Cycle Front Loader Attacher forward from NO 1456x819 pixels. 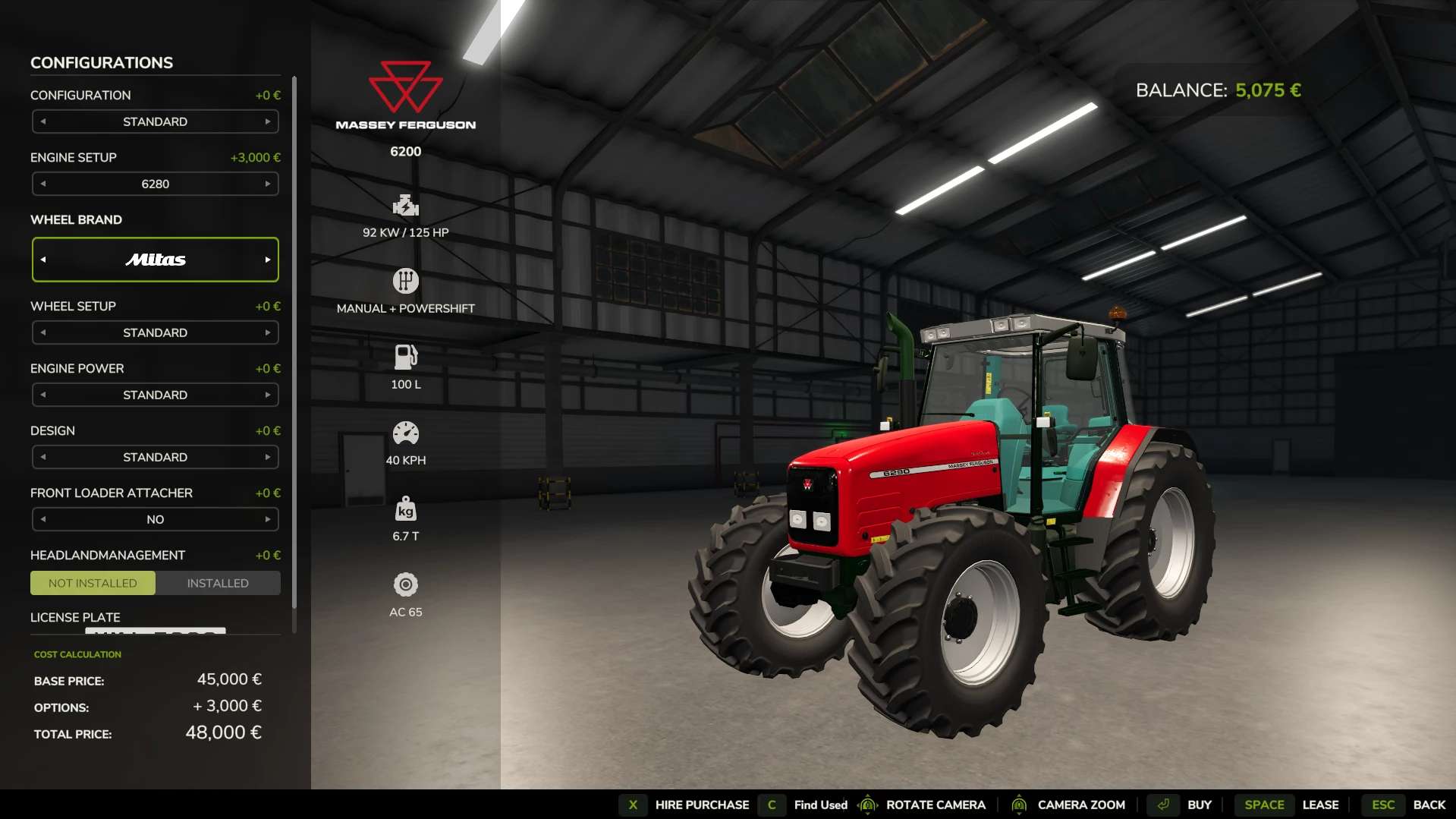point(268,519)
